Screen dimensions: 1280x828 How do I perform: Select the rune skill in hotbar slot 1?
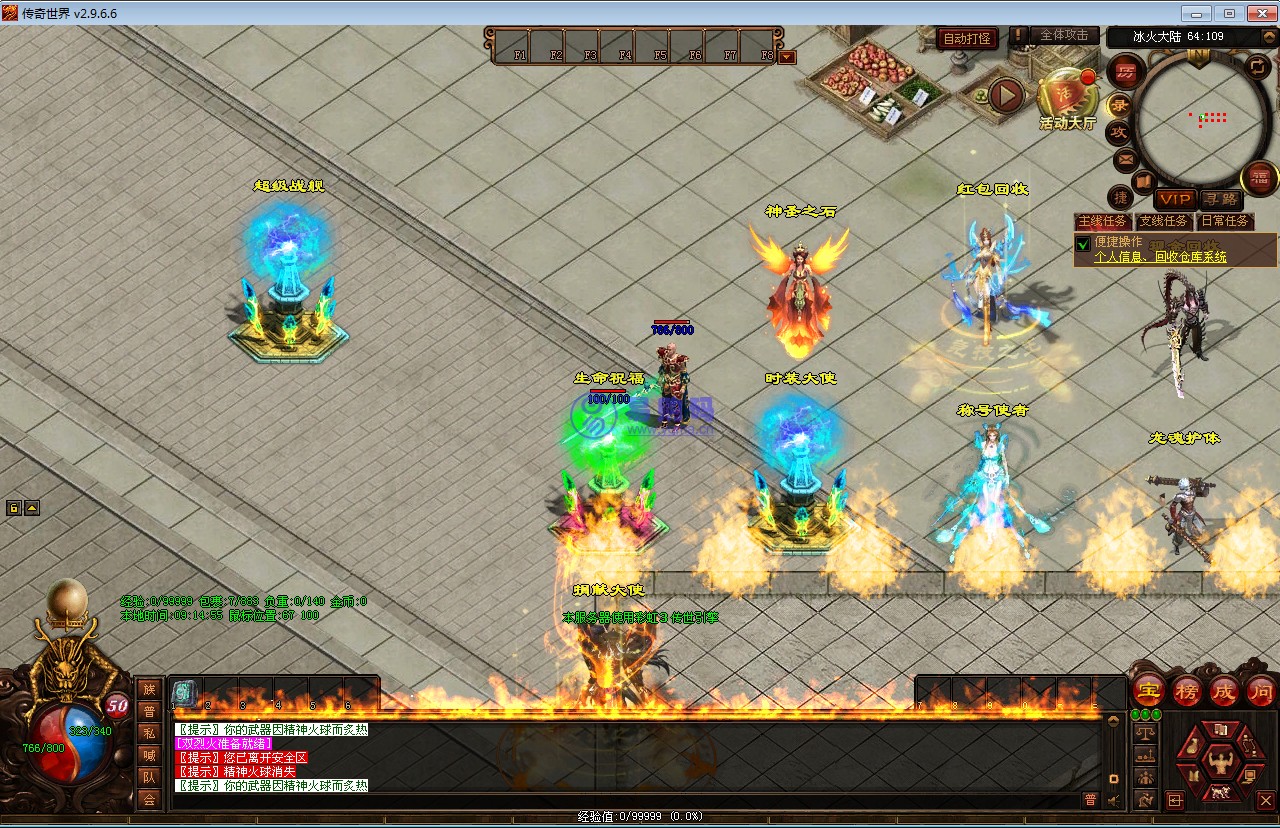tap(184, 691)
